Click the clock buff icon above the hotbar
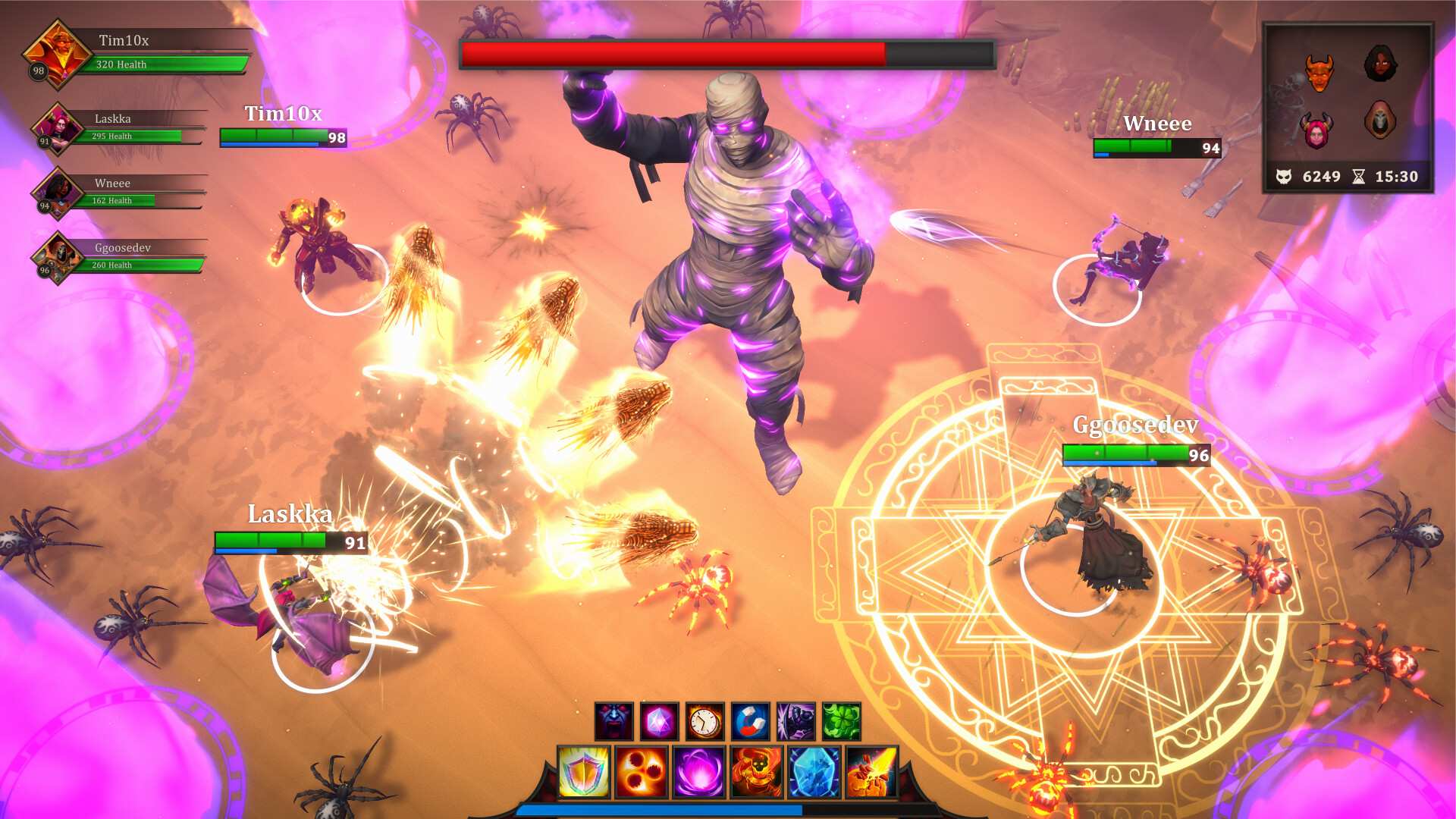 704,721
